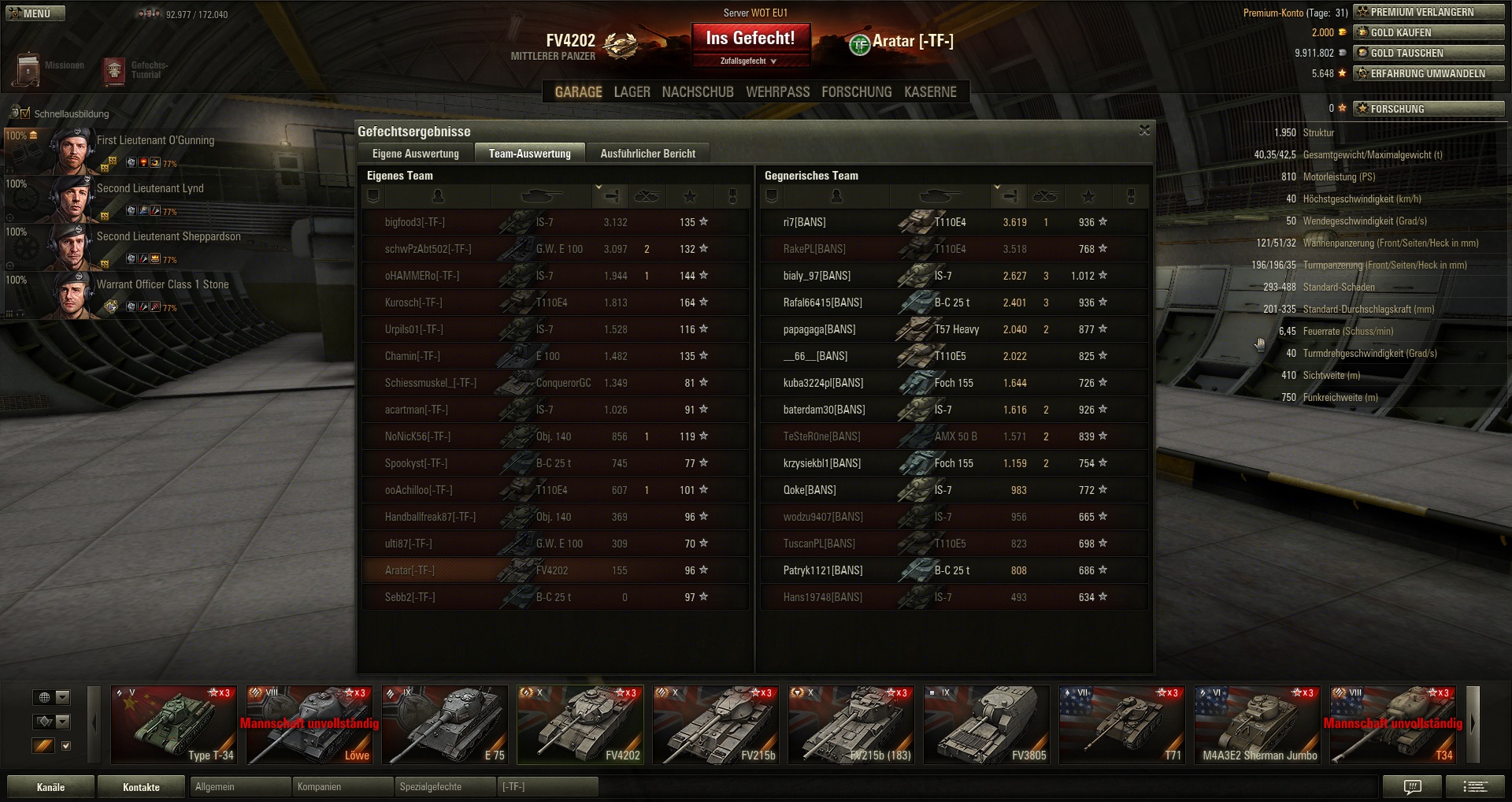1512x802 pixels.
Task: Open the KASERNE section
Action: tap(930, 92)
